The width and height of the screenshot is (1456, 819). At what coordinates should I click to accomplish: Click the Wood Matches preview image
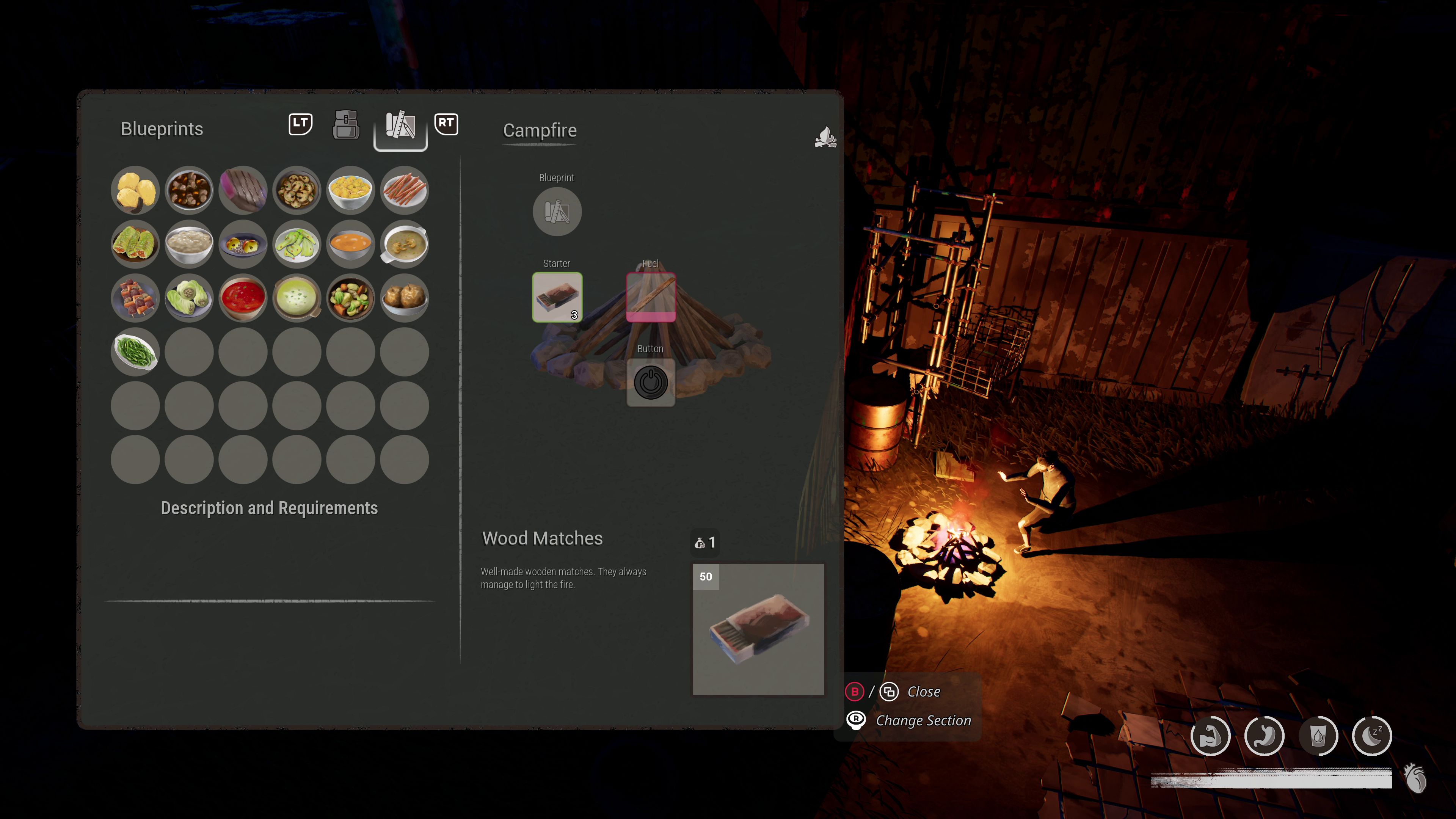[758, 629]
